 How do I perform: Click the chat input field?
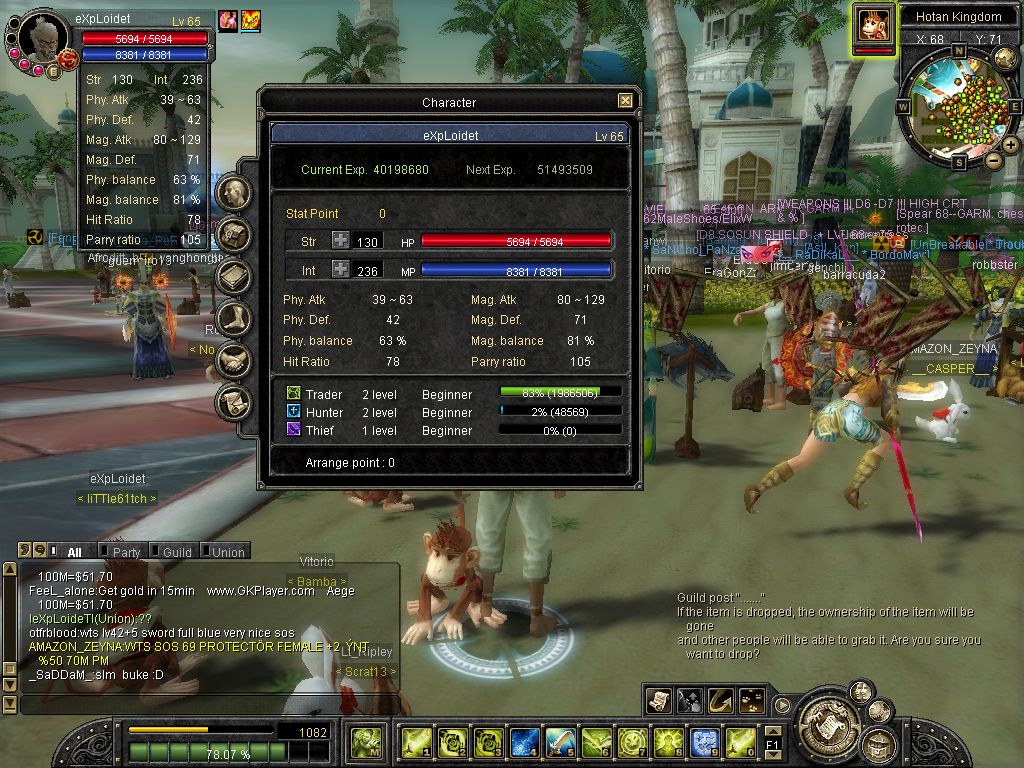[x=200, y=704]
